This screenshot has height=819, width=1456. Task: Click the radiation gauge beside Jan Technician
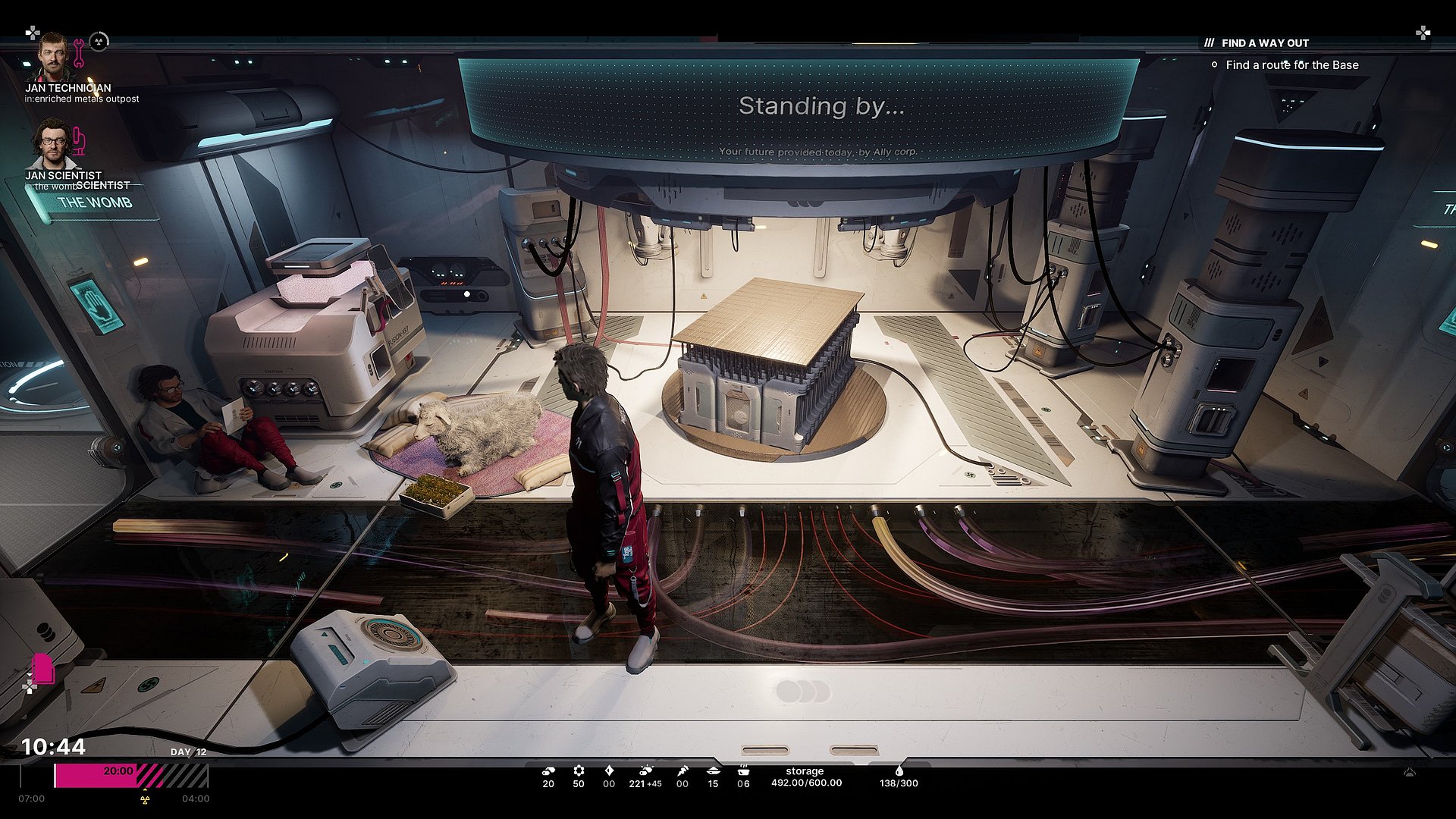click(99, 42)
